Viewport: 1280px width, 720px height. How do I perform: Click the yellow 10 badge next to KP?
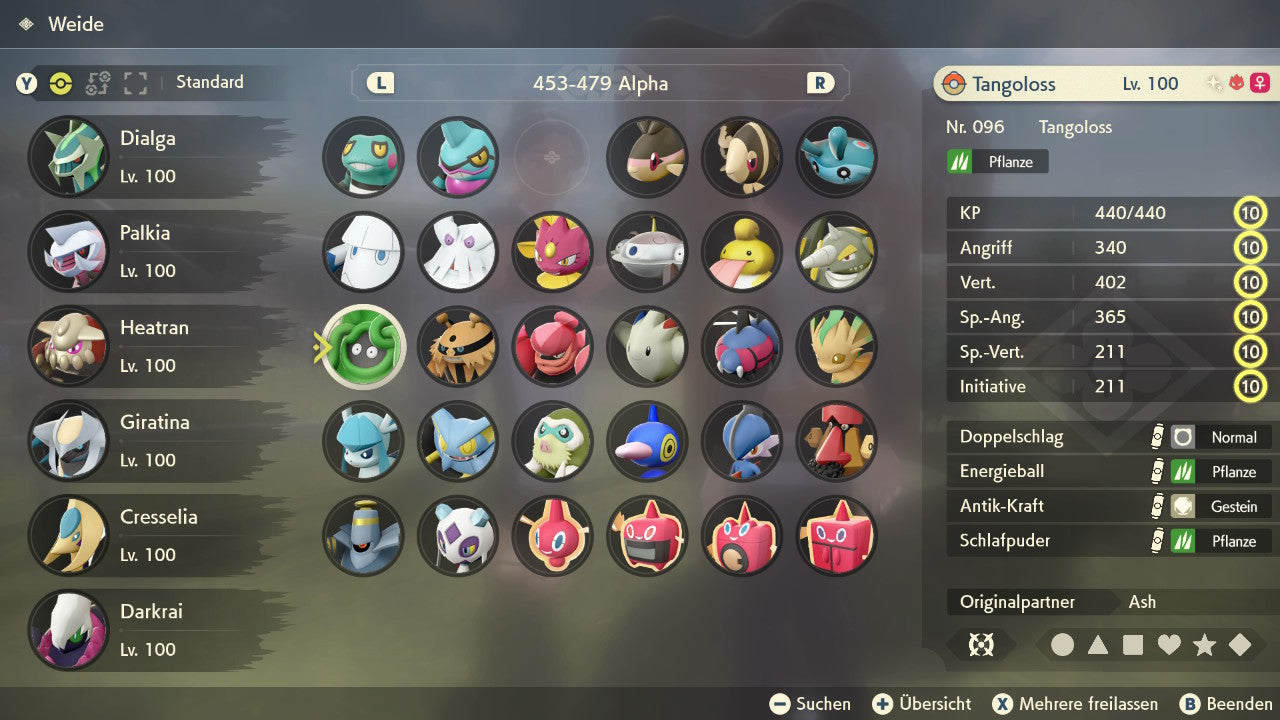click(x=1251, y=213)
